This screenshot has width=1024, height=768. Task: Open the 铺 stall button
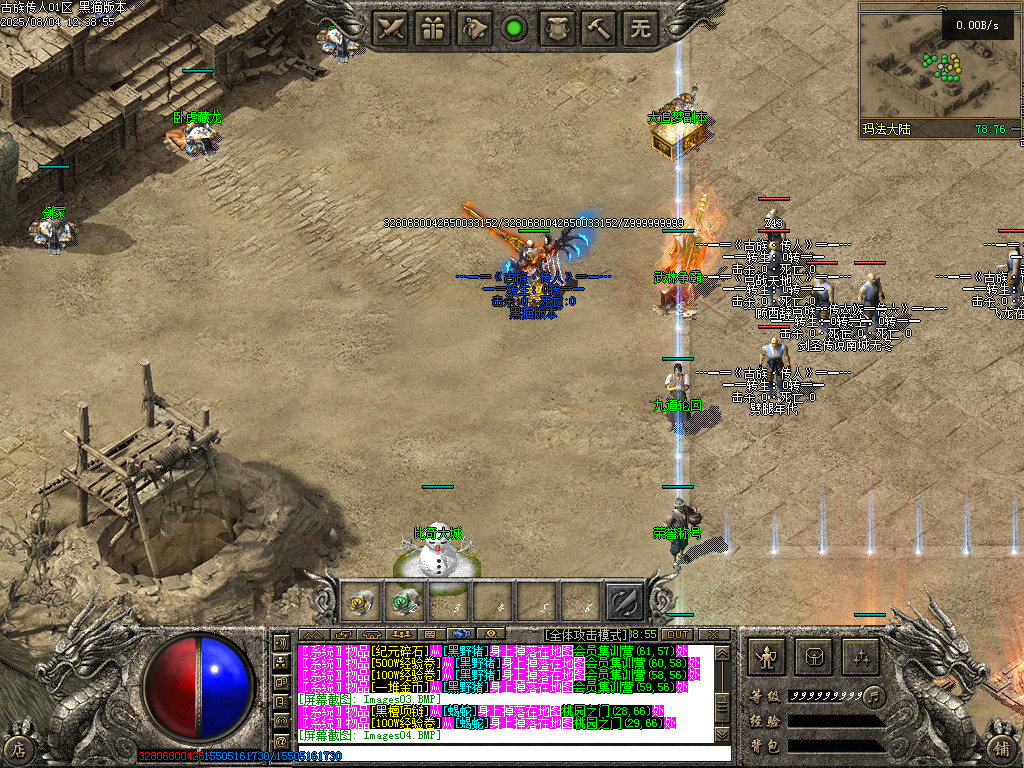click(1003, 746)
